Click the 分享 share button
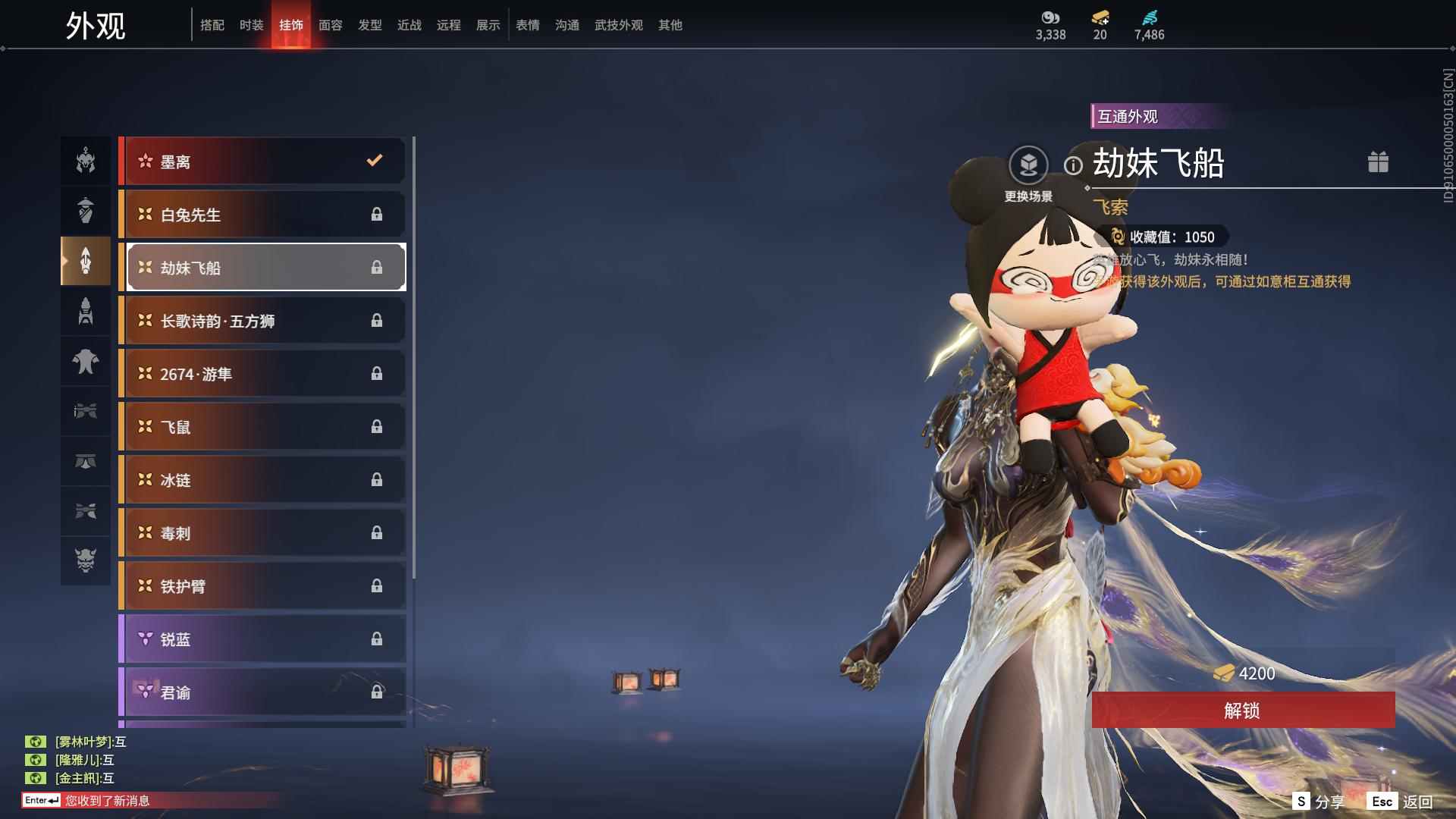Viewport: 1456px width, 819px height. [1319, 802]
